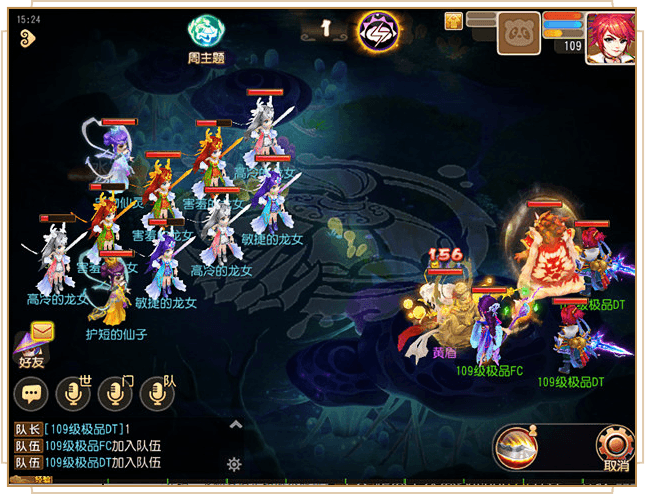Viewport: 645px width, 494px height.
Task: Click the small golden gift box icon
Action: [x=454, y=20]
